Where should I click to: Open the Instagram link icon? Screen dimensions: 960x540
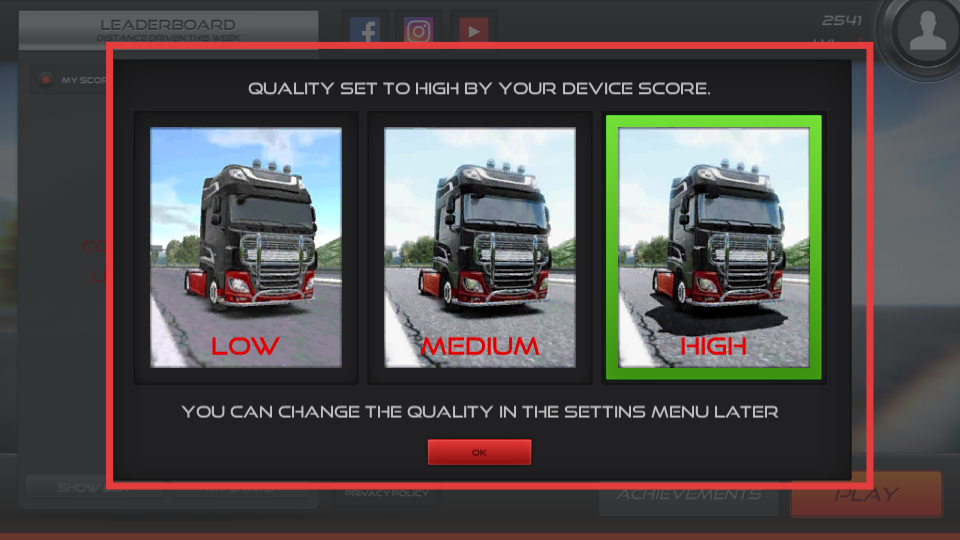pos(419,29)
